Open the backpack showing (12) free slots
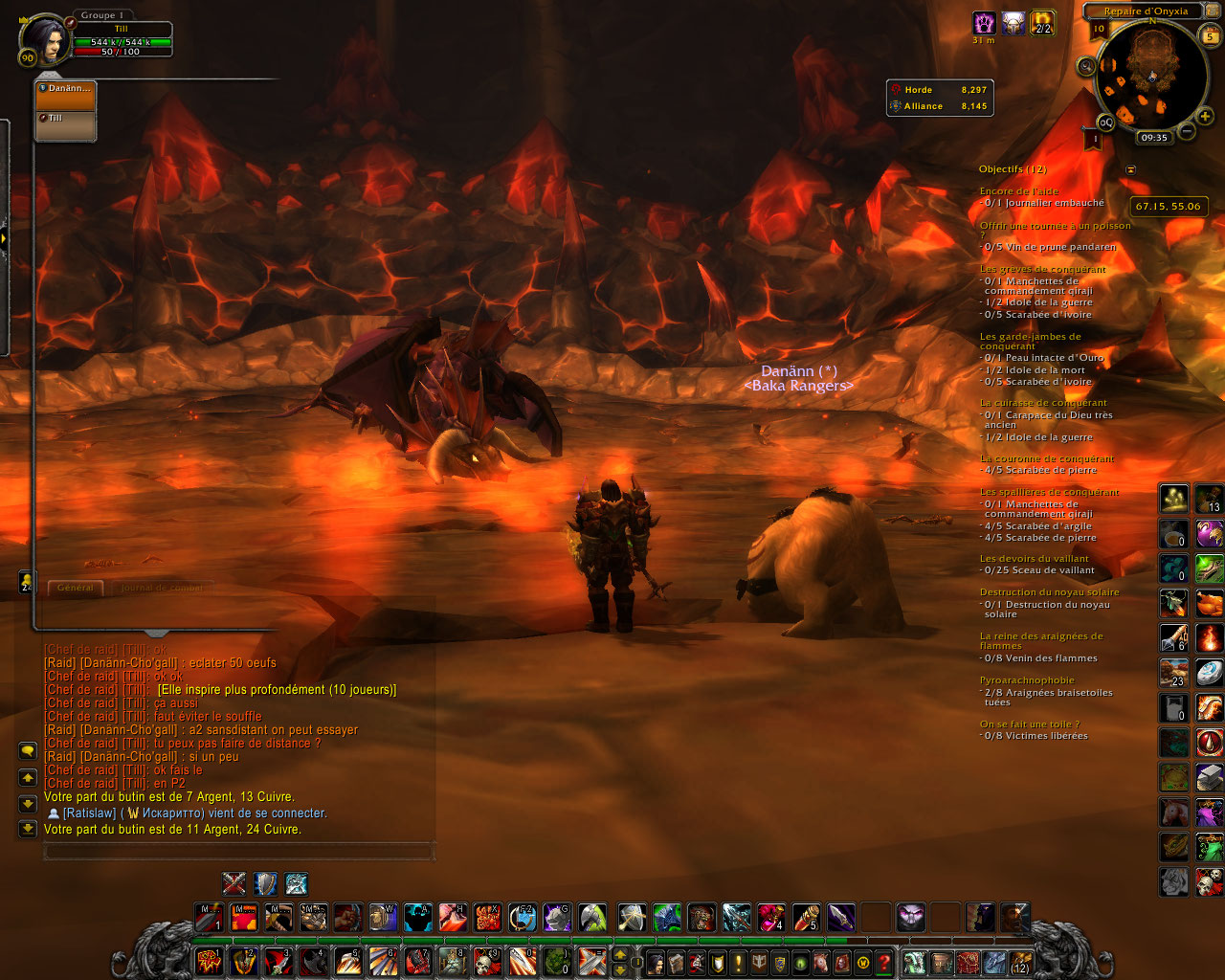The image size is (1225, 980). tap(1020, 962)
